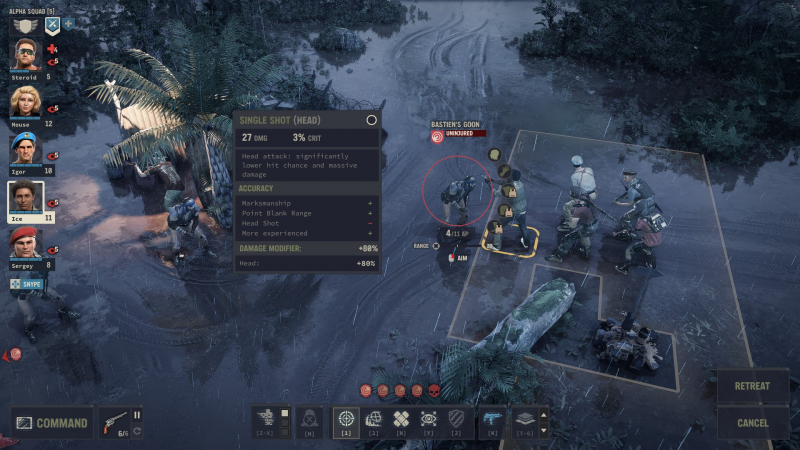The image size is (800, 450).
Task: Select the blue pistol item slot
Action: point(492,420)
